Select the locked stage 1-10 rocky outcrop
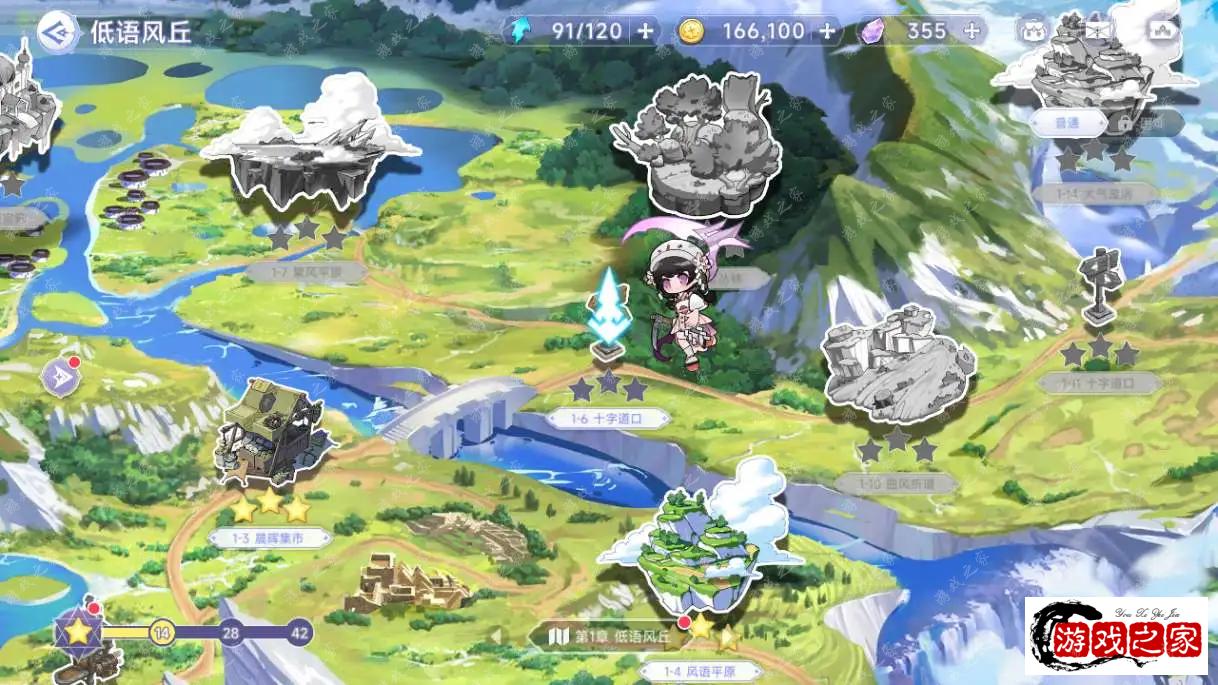1218x685 pixels. pos(896,365)
